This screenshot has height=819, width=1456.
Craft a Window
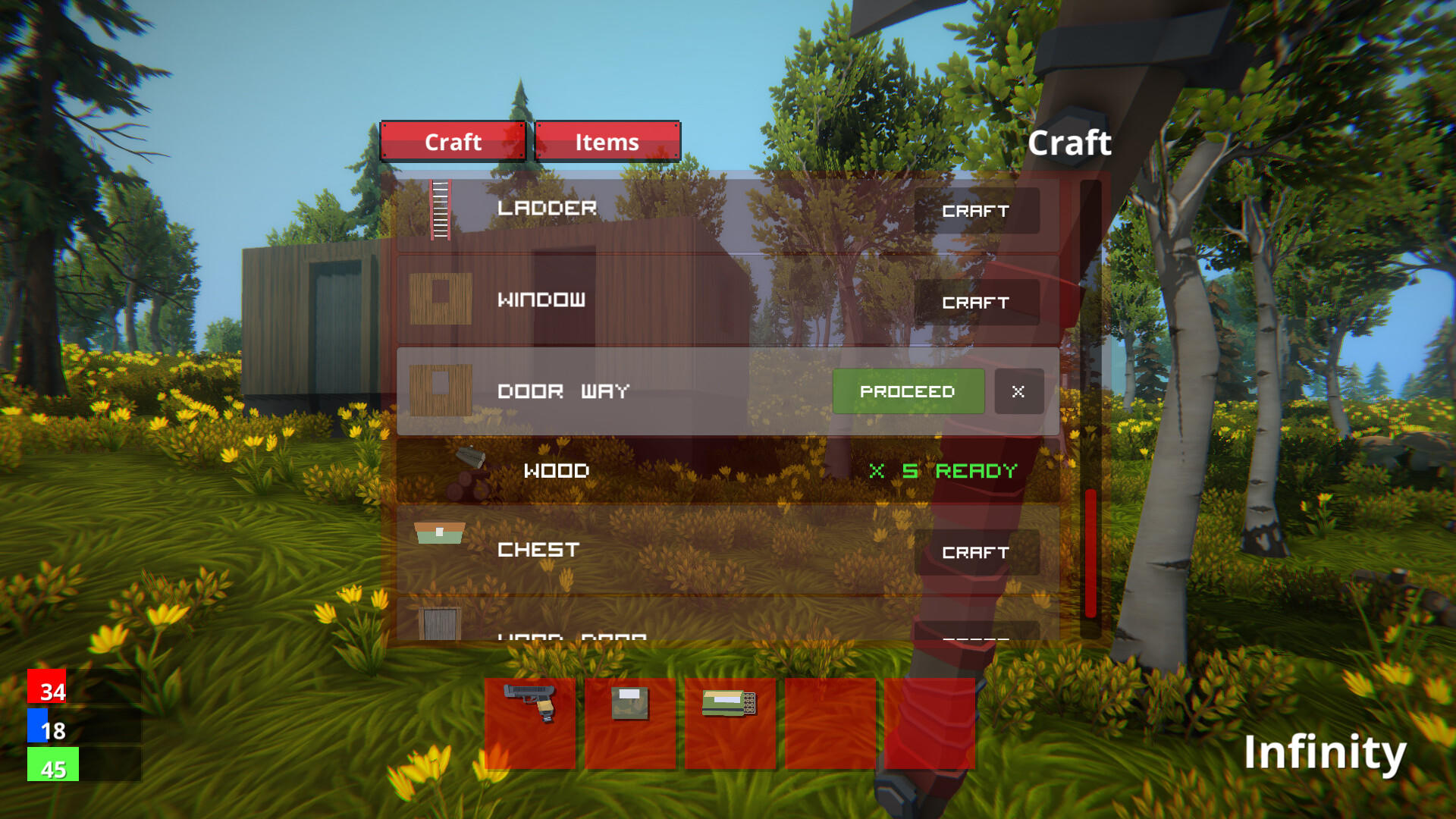(x=977, y=303)
